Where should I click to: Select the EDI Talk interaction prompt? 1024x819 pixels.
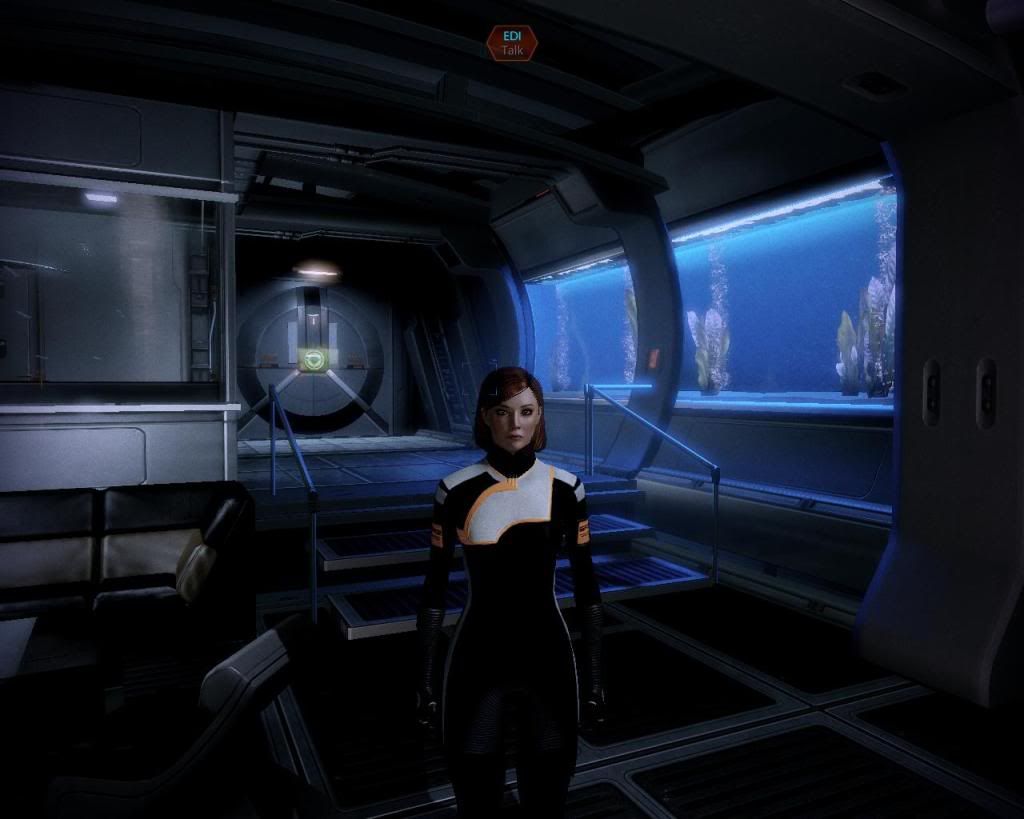point(512,43)
